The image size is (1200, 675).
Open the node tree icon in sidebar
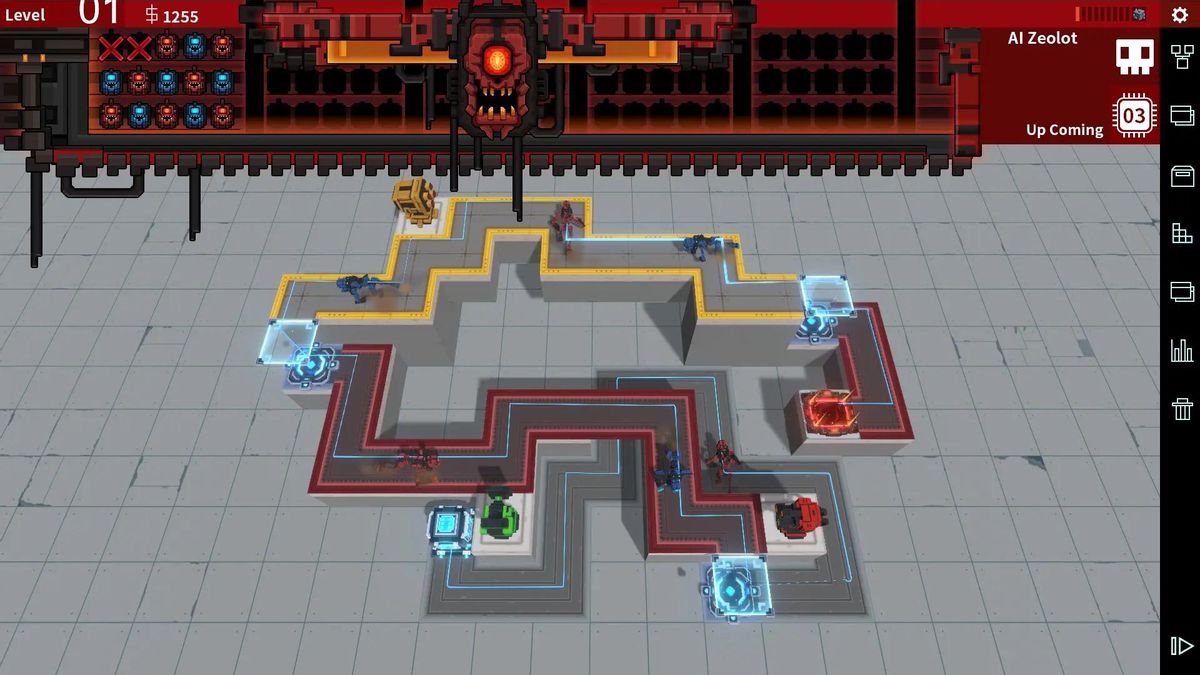click(x=1181, y=57)
